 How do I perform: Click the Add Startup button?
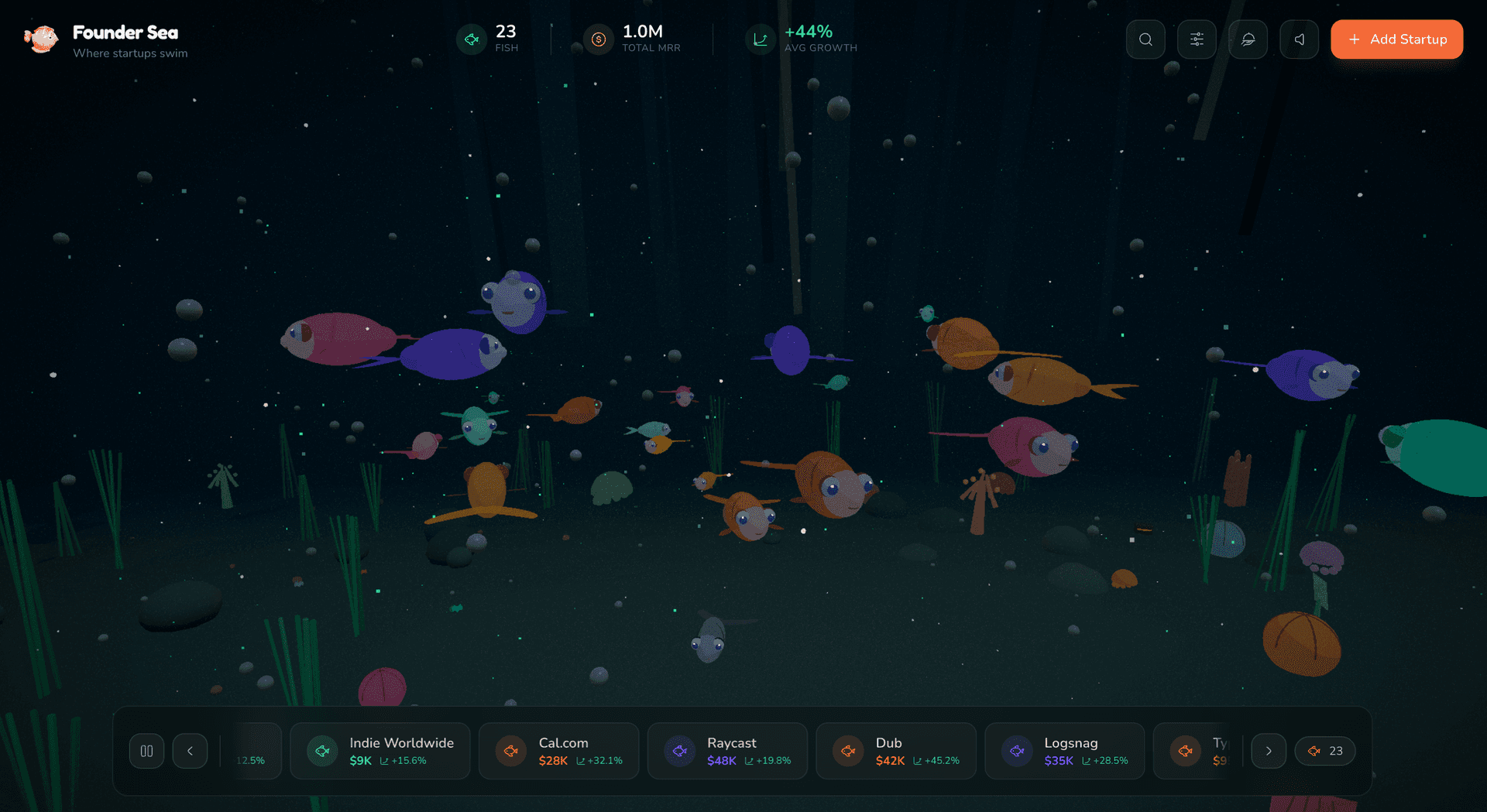coord(1396,39)
